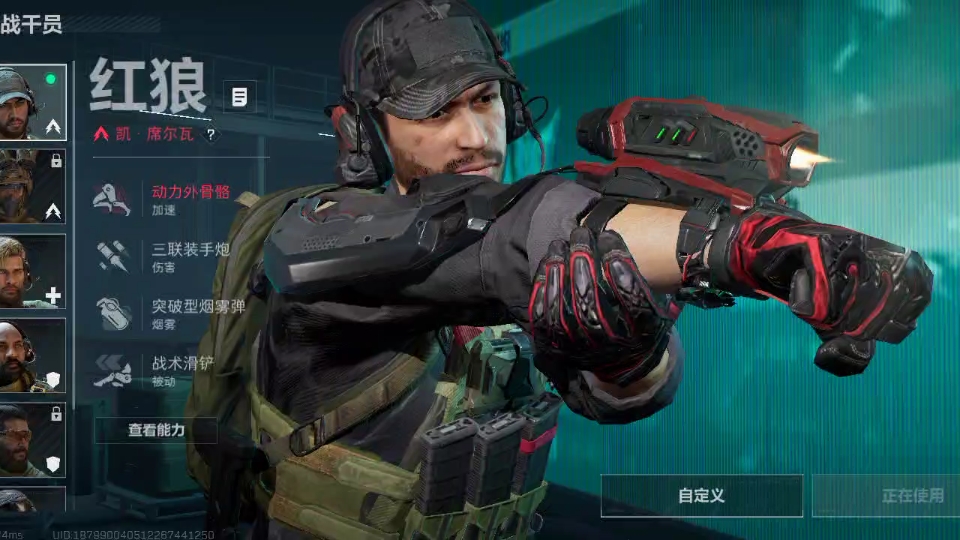Select the blond medic operator portrait
This screenshot has height=540, width=960.
(x=32, y=271)
